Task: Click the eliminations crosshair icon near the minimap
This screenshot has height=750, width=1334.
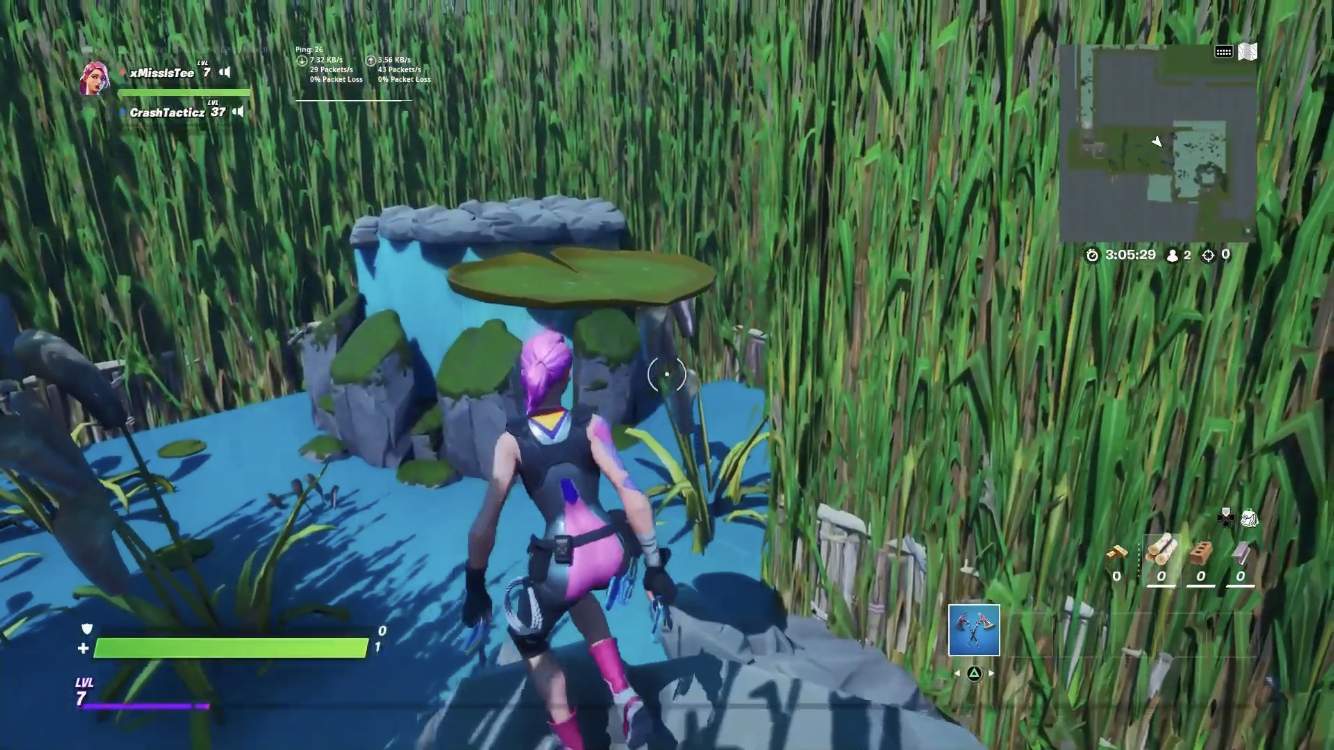Action: pos(1208,254)
